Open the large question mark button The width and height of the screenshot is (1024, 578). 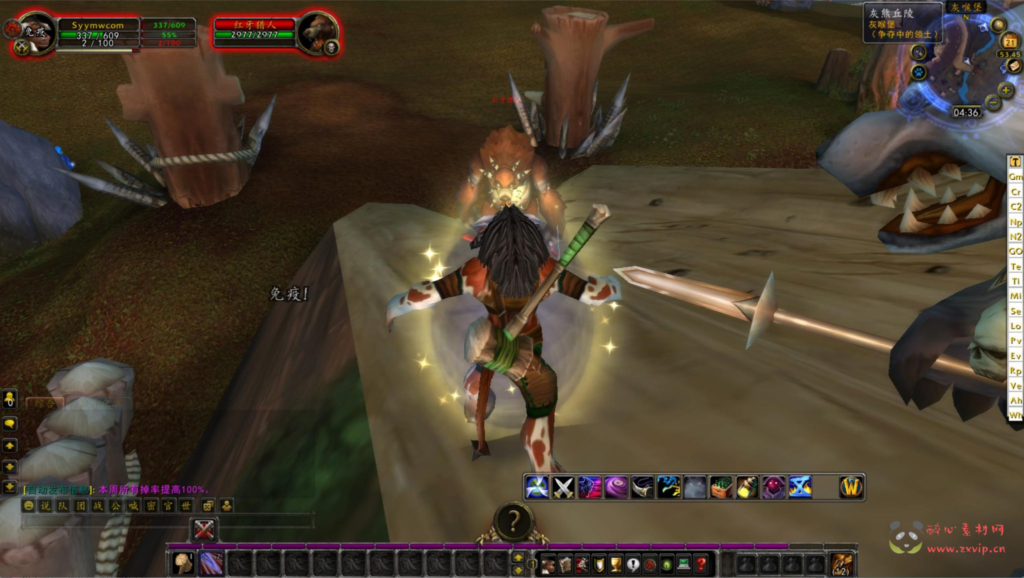click(513, 521)
